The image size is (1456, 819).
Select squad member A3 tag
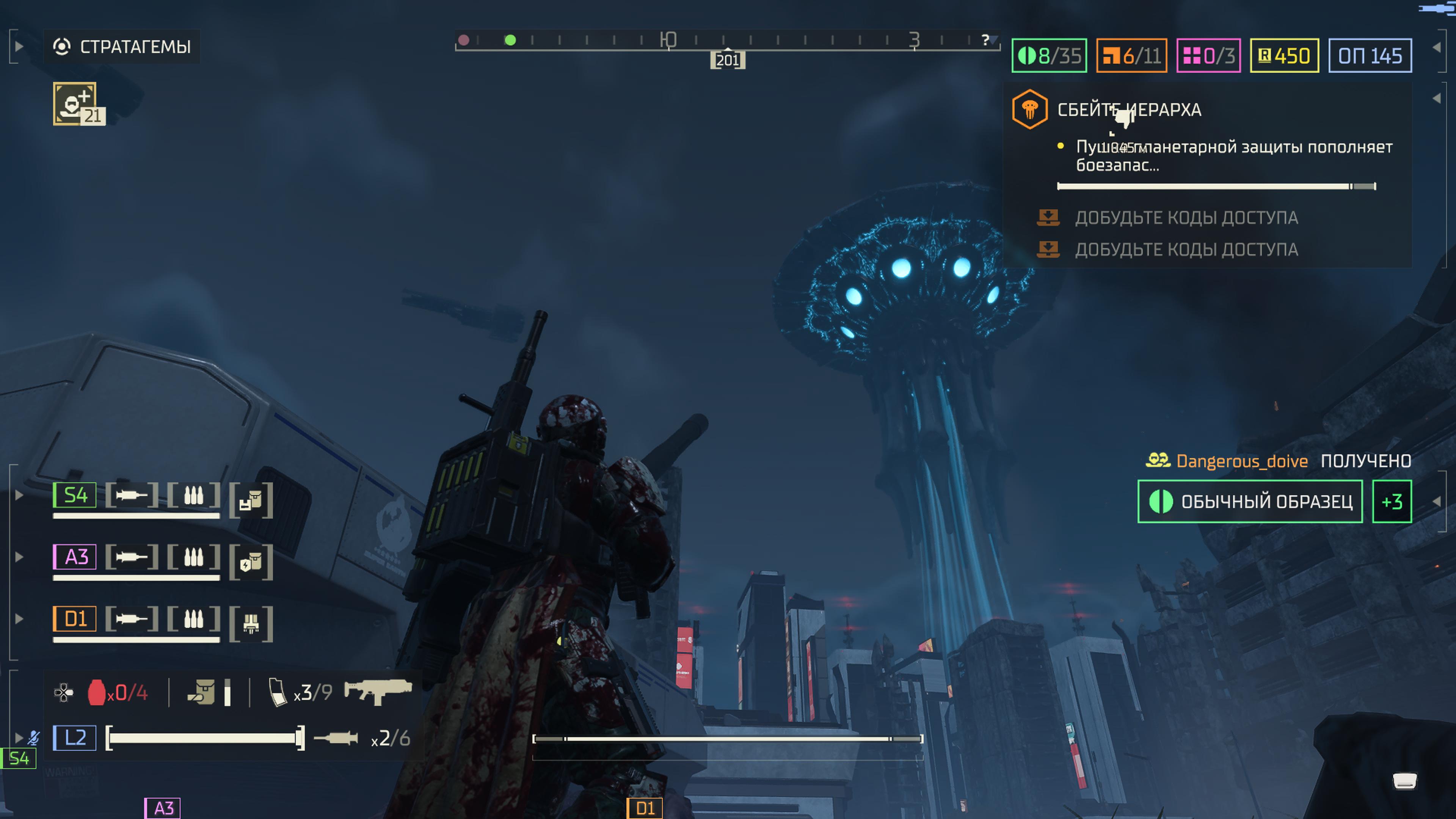tap(75, 557)
